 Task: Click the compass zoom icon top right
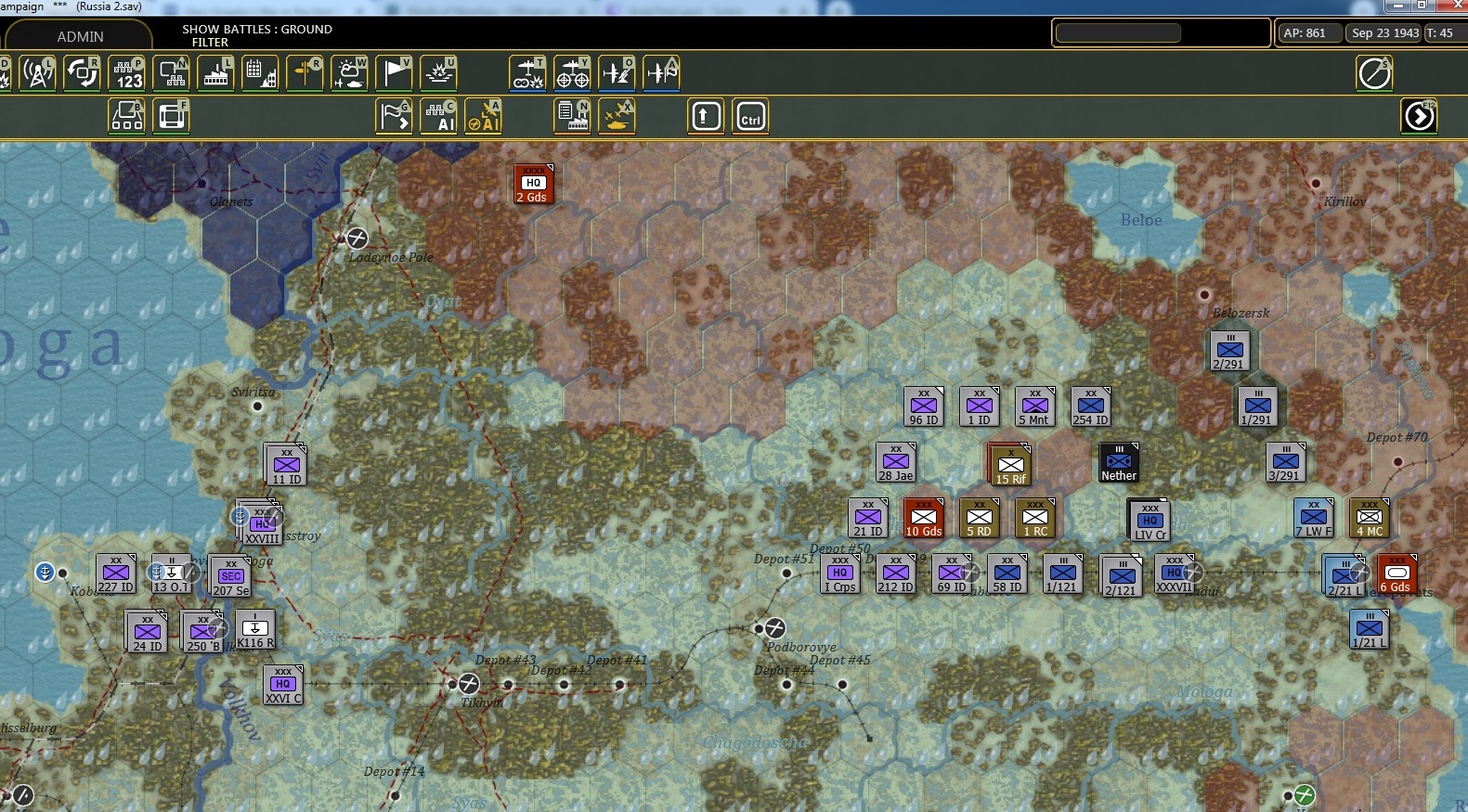click(1375, 72)
